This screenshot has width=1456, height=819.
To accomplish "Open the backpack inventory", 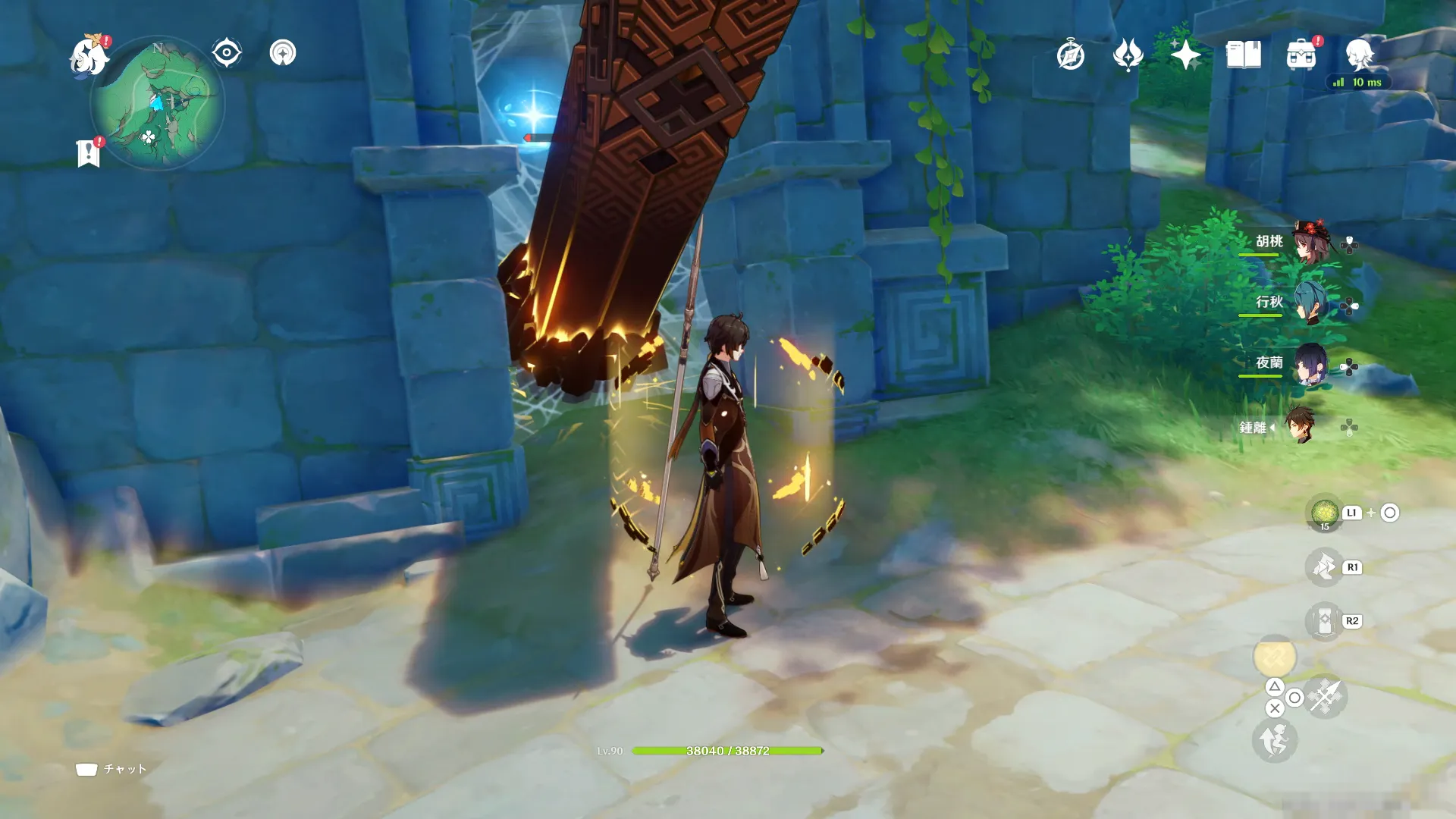I will point(1301,55).
